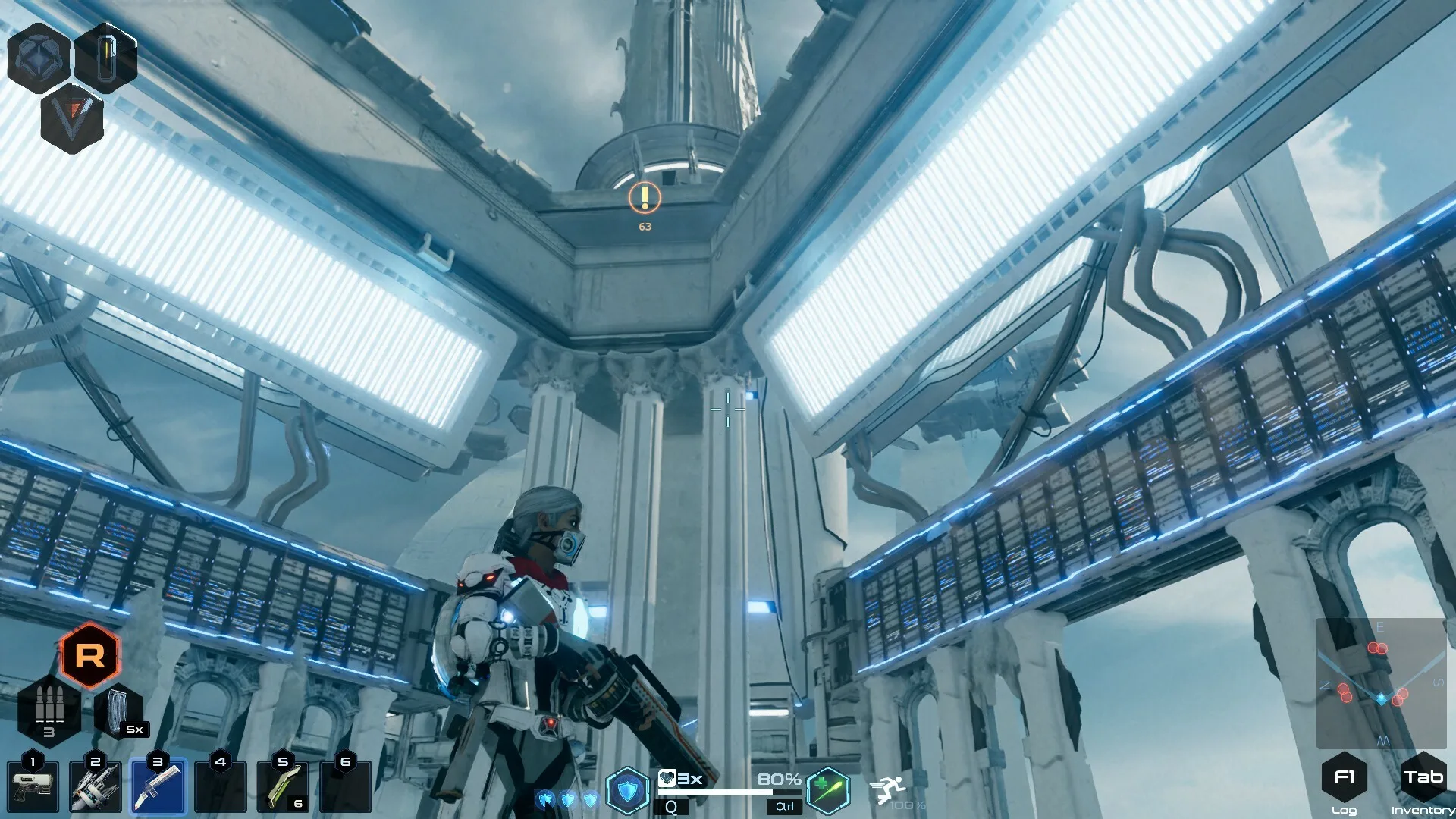Click the crystal core hexagon status icon
Image resolution: width=1456 pixels, height=819 pixels.
tap(38, 58)
